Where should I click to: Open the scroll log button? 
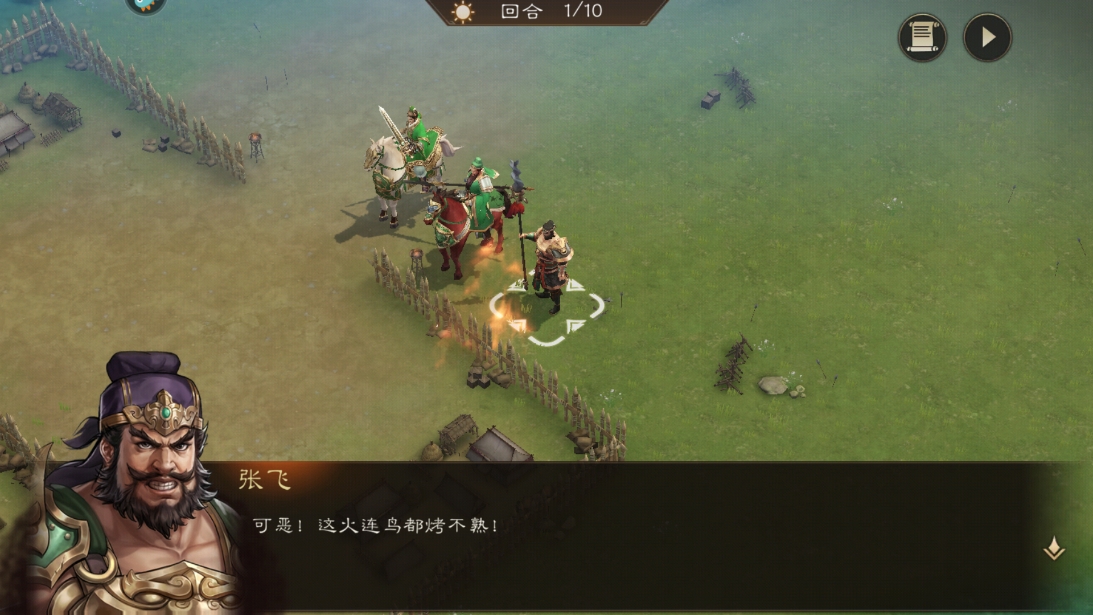[922, 38]
